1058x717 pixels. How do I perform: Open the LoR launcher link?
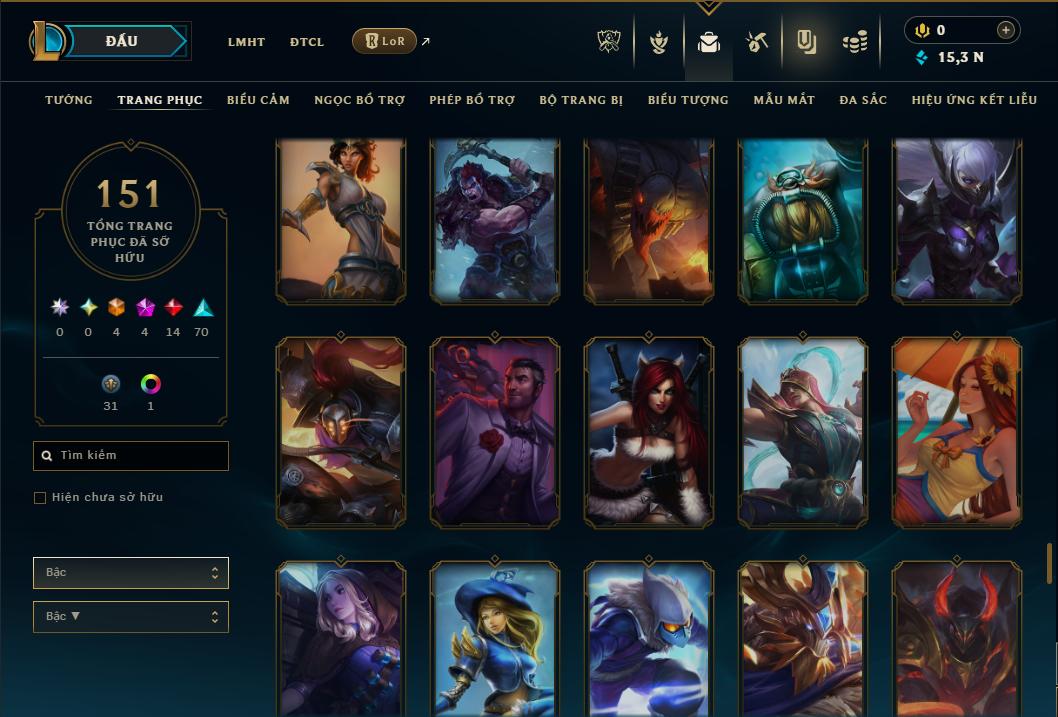385,41
